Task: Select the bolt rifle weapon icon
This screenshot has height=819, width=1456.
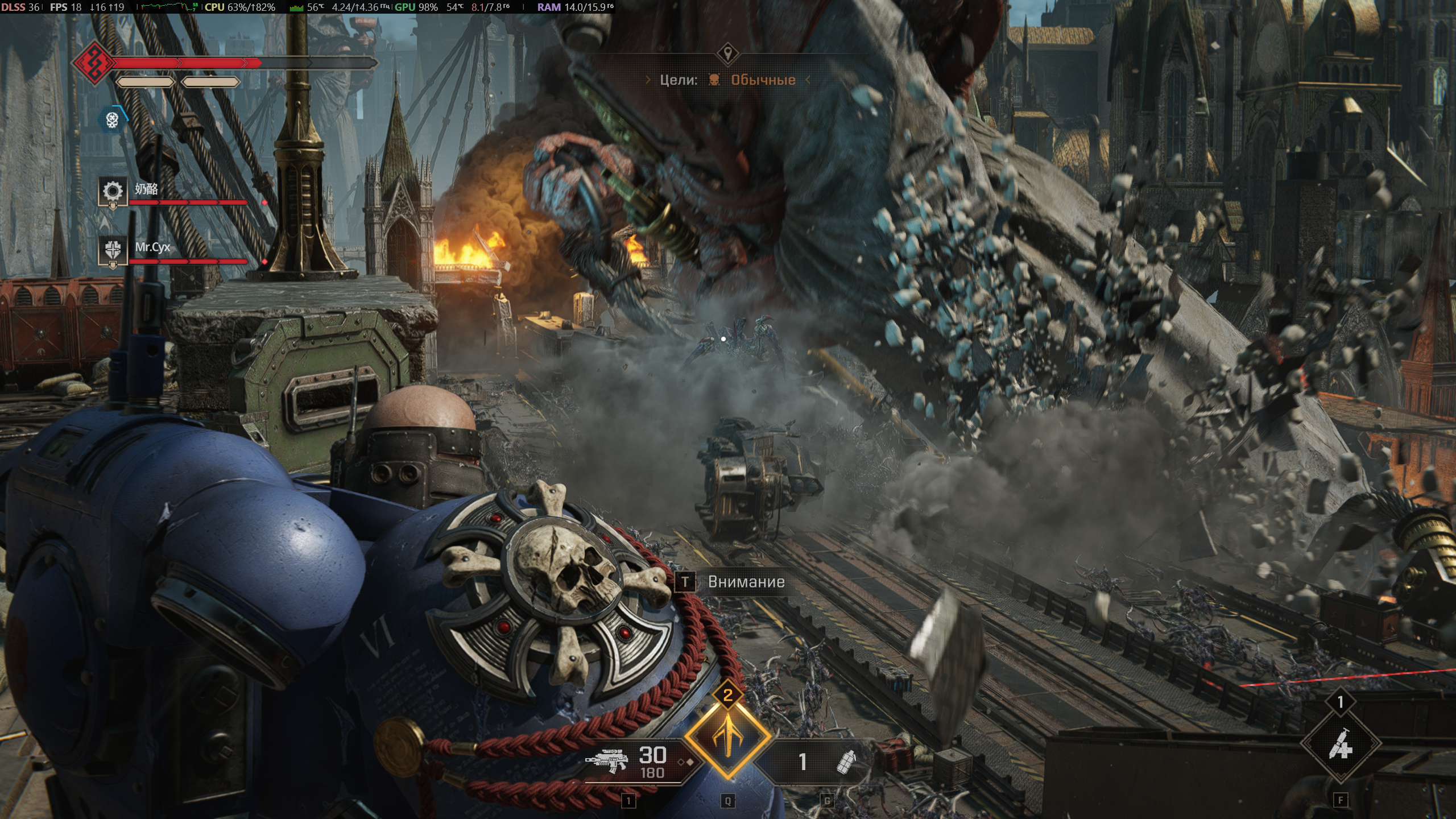Action: [x=606, y=760]
